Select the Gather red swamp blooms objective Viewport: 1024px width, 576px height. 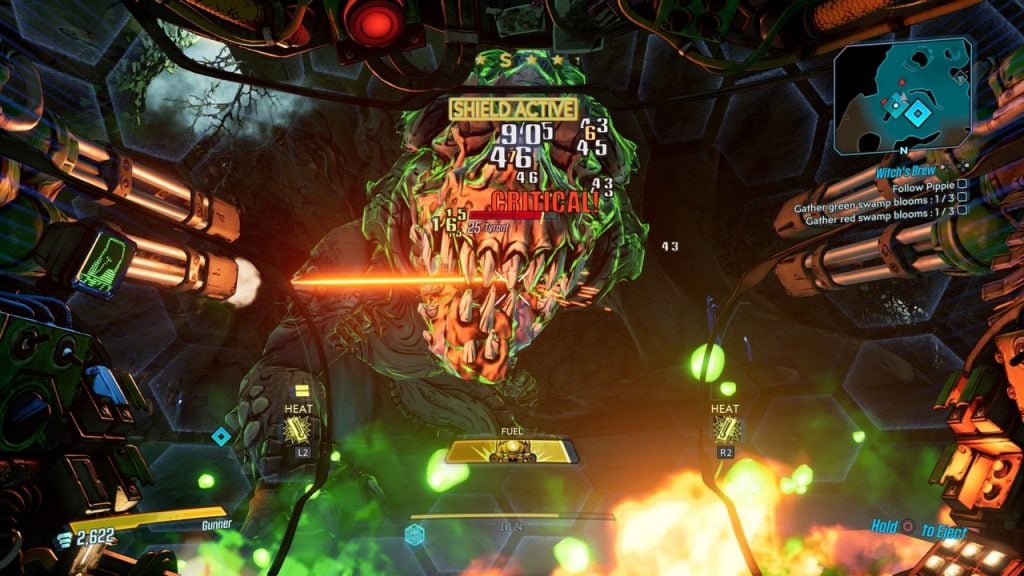tap(878, 221)
